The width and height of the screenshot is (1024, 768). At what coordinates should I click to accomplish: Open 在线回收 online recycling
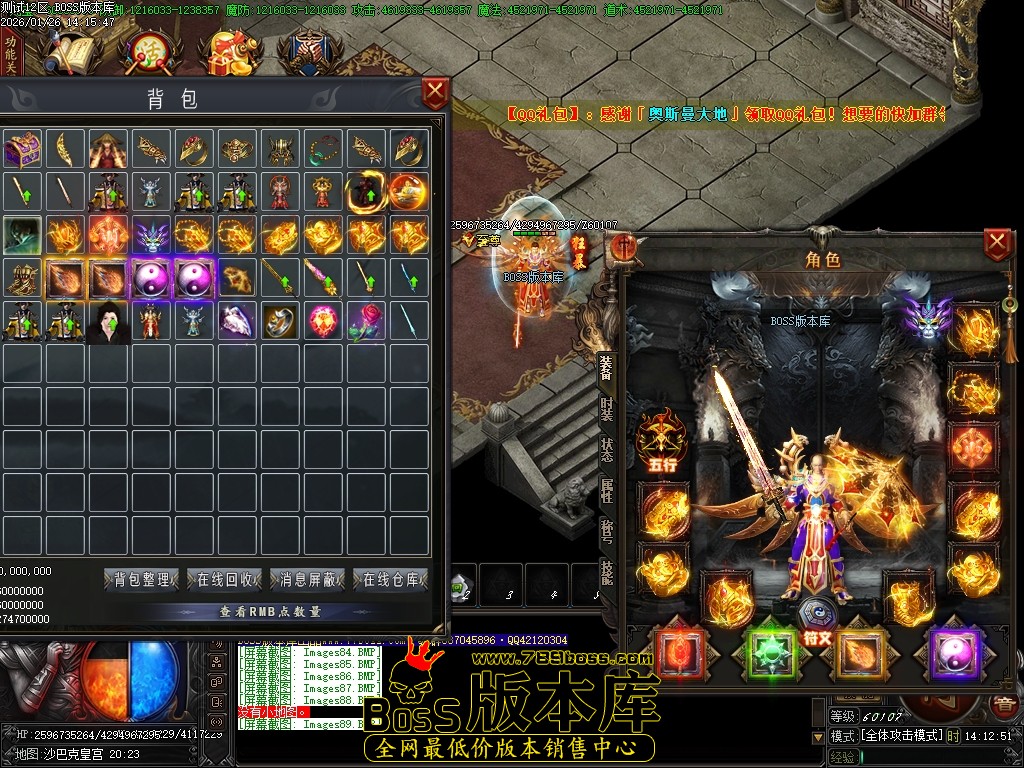click(x=224, y=579)
